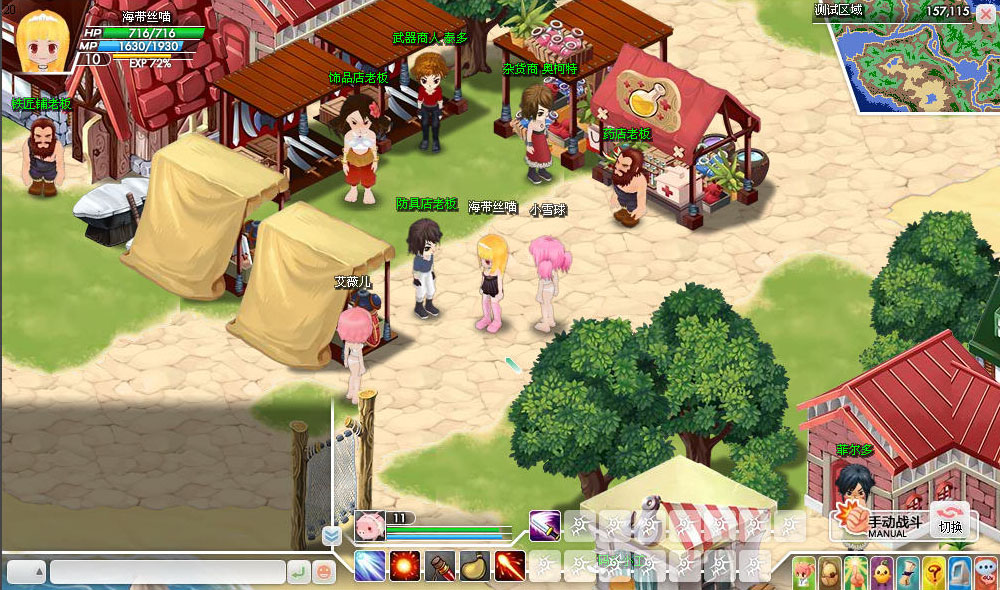The image size is (1000, 590).
Task: Open the brown bag inventory icon
Action: coord(830,572)
